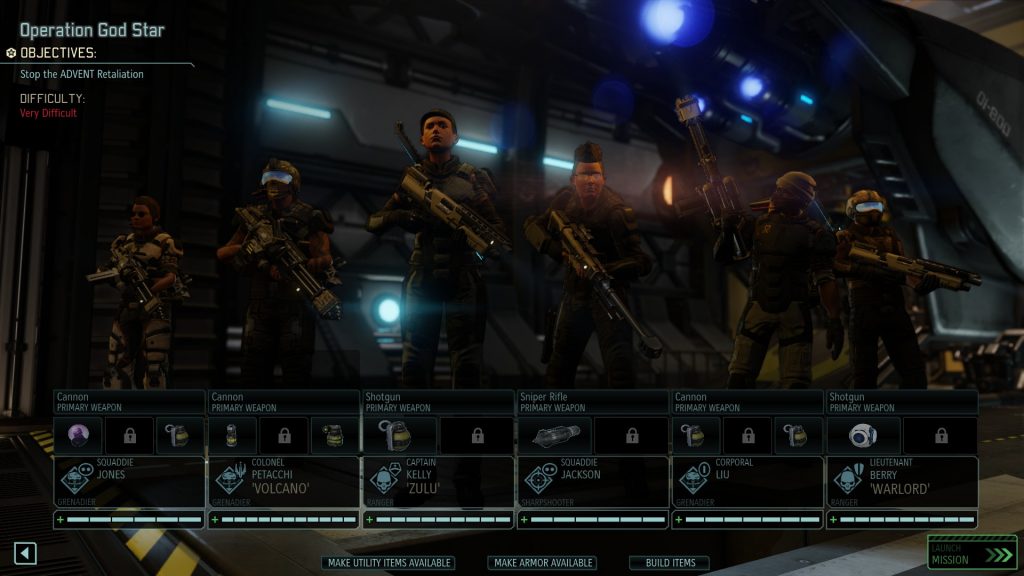Change Jones's Cannon primary weapon
The width and height of the screenshot is (1024, 576).
point(129,402)
